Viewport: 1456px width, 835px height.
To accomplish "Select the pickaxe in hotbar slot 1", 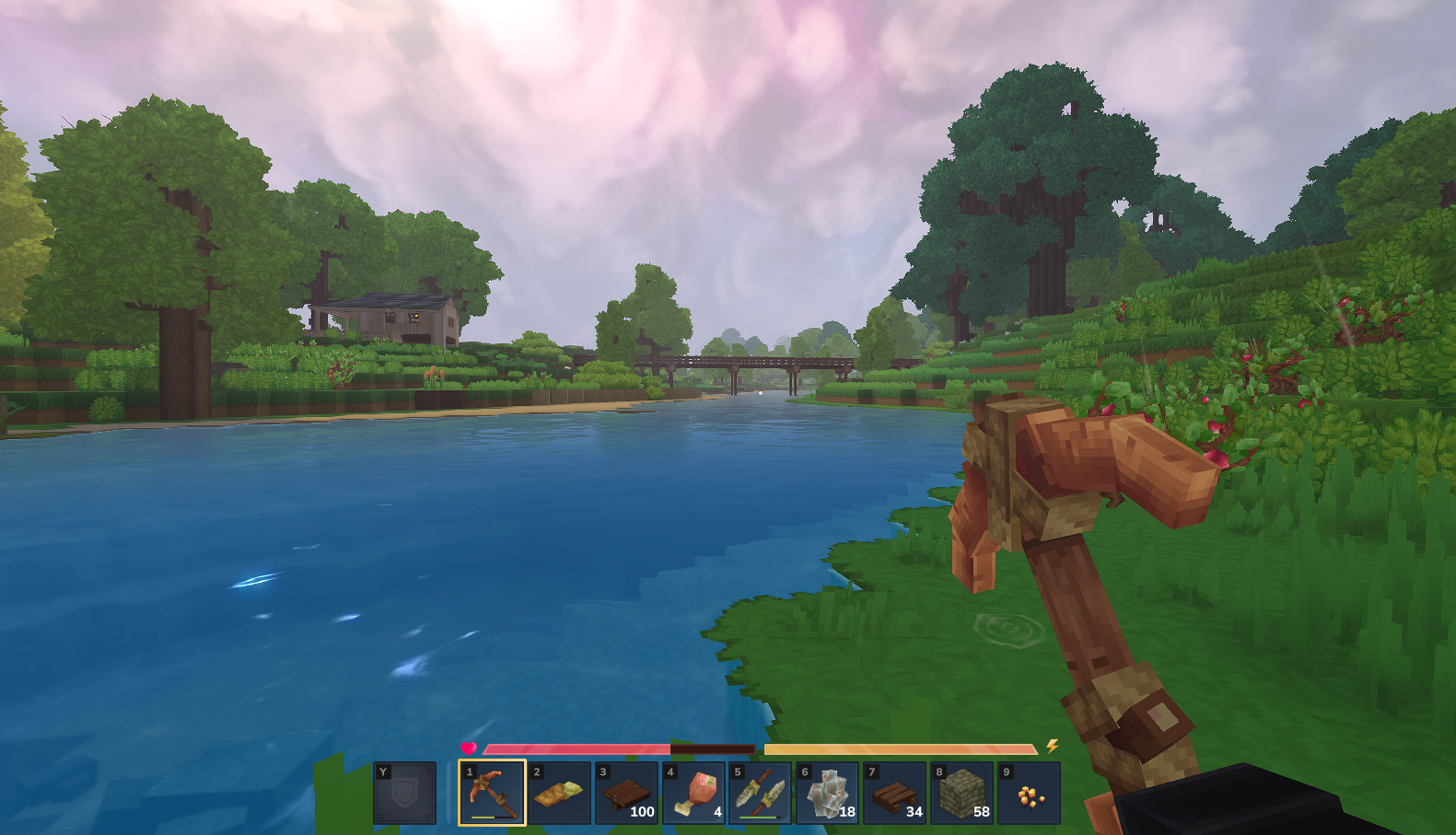I will click(x=492, y=793).
